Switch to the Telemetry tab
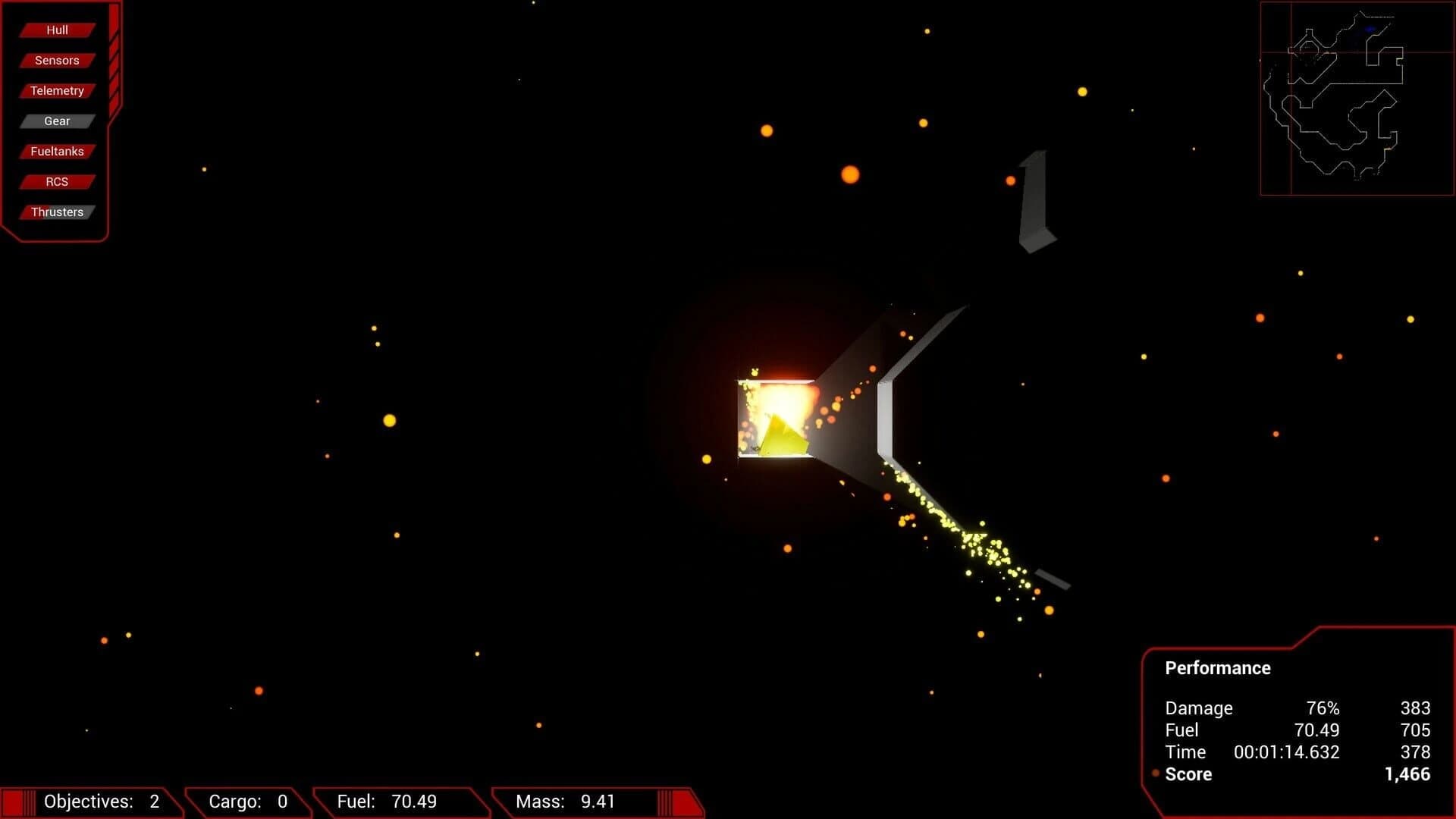 (x=56, y=90)
